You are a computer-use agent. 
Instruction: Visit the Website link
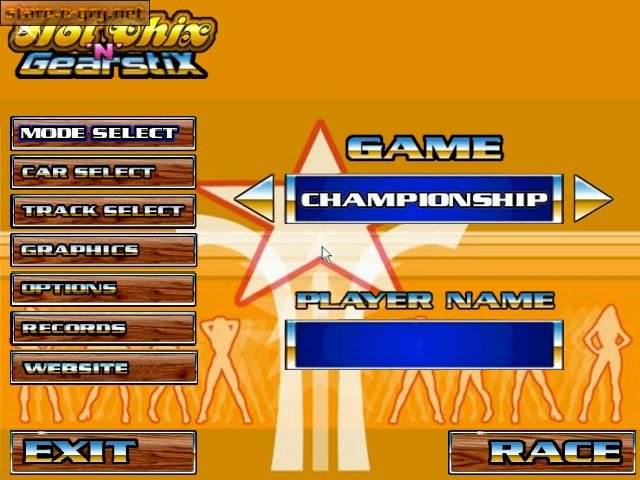click(x=103, y=367)
